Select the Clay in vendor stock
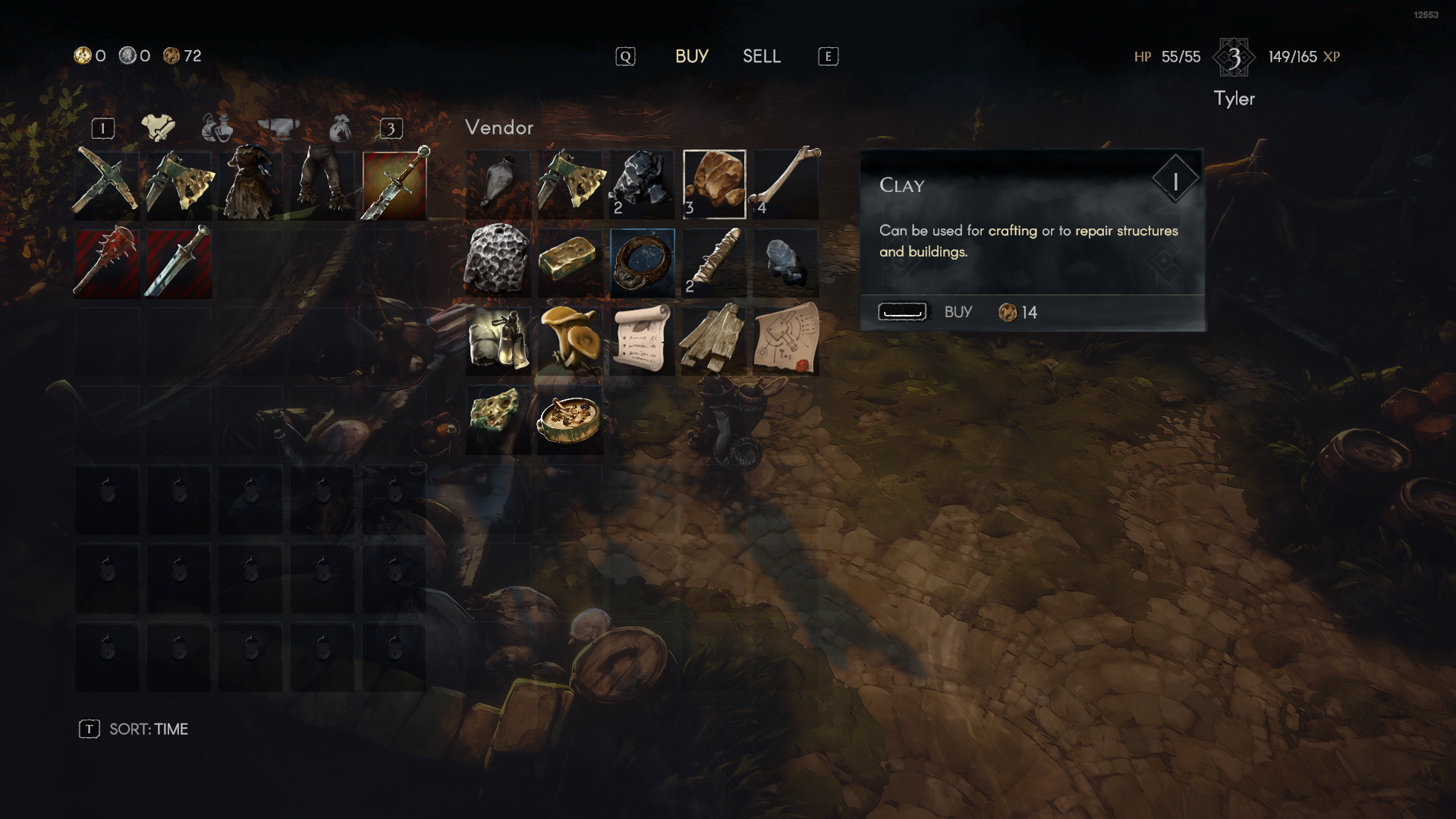Image resolution: width=1456 pixels, height=819 pixels. click(x=713, y=183)
